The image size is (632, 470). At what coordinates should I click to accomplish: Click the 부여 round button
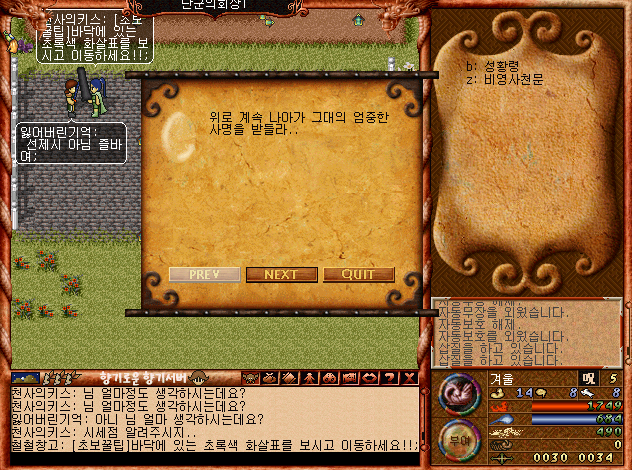click(x=459, y=437)
